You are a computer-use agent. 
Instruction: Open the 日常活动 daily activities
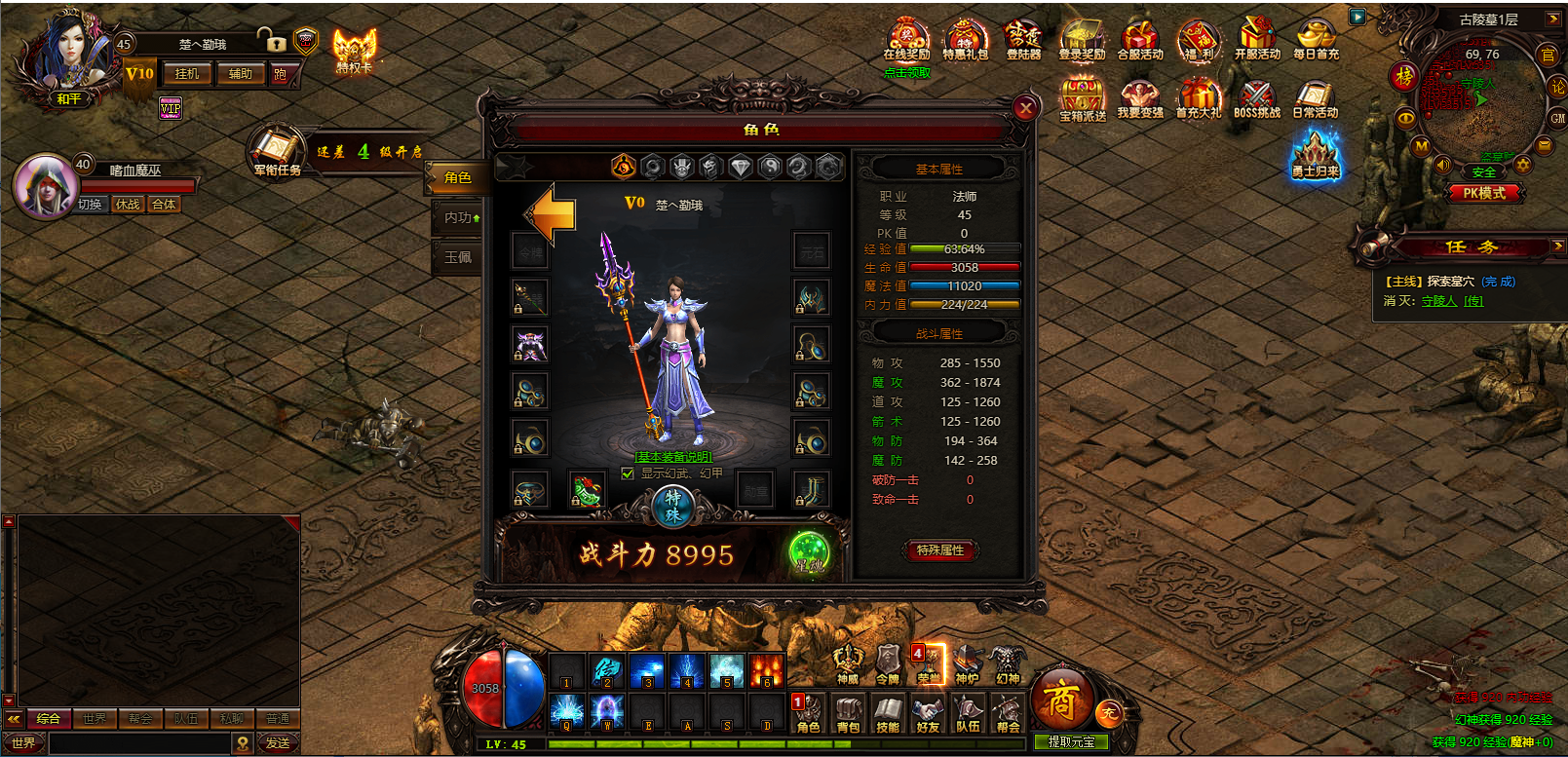pyautogui.click(x=1315, y=99)
